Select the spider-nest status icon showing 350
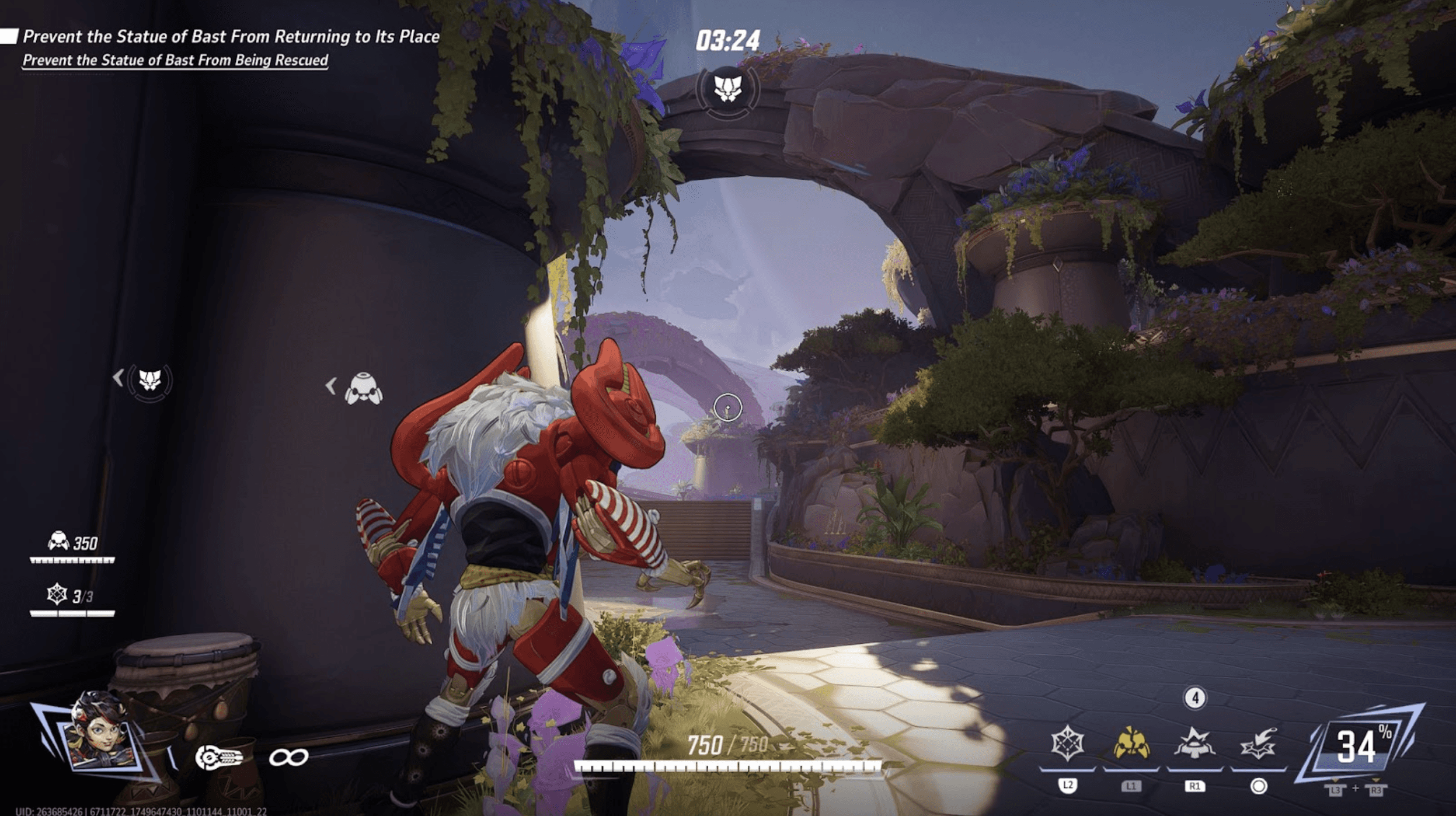1456x816 pixels. click(58, 542)
